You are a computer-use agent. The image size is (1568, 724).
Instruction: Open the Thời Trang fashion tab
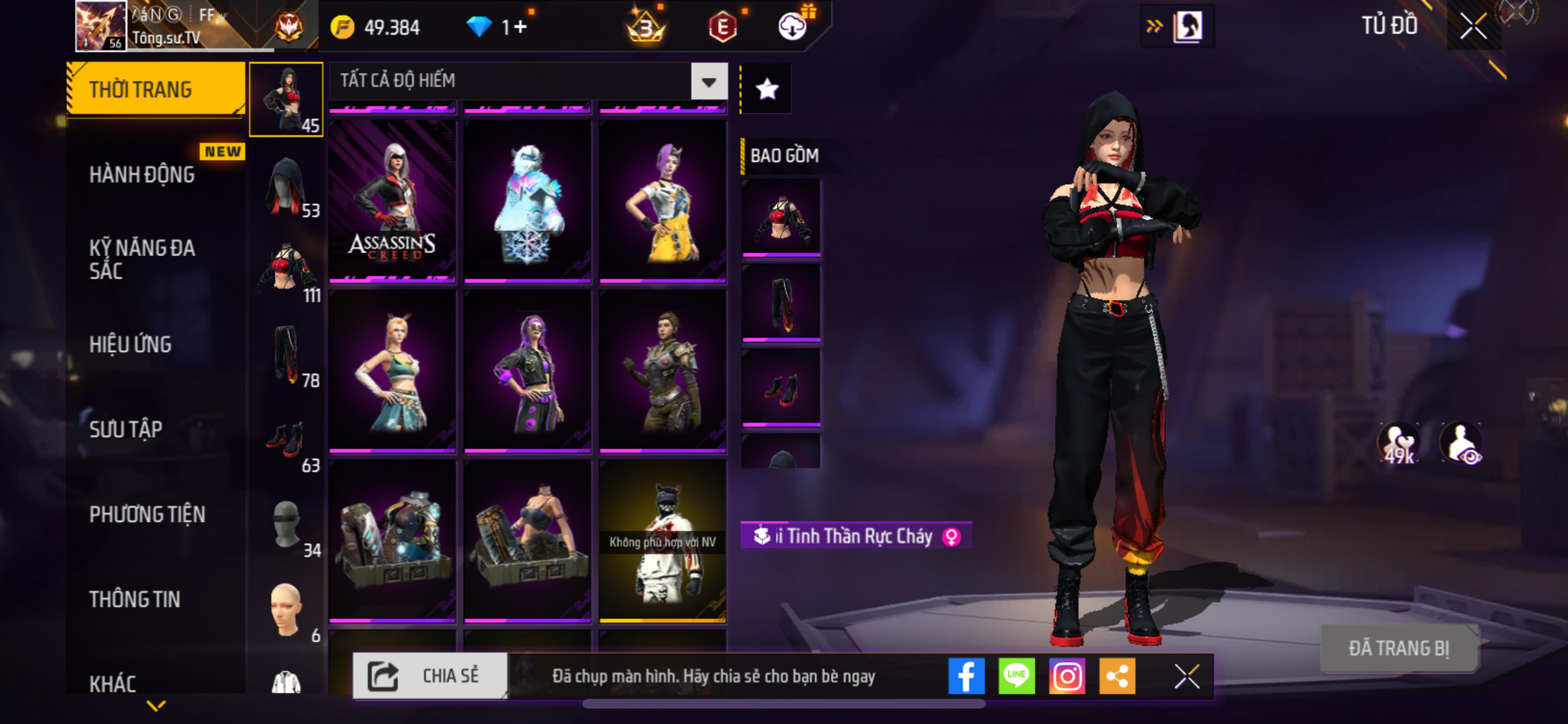pyautogui.click(x=154, y=89)
